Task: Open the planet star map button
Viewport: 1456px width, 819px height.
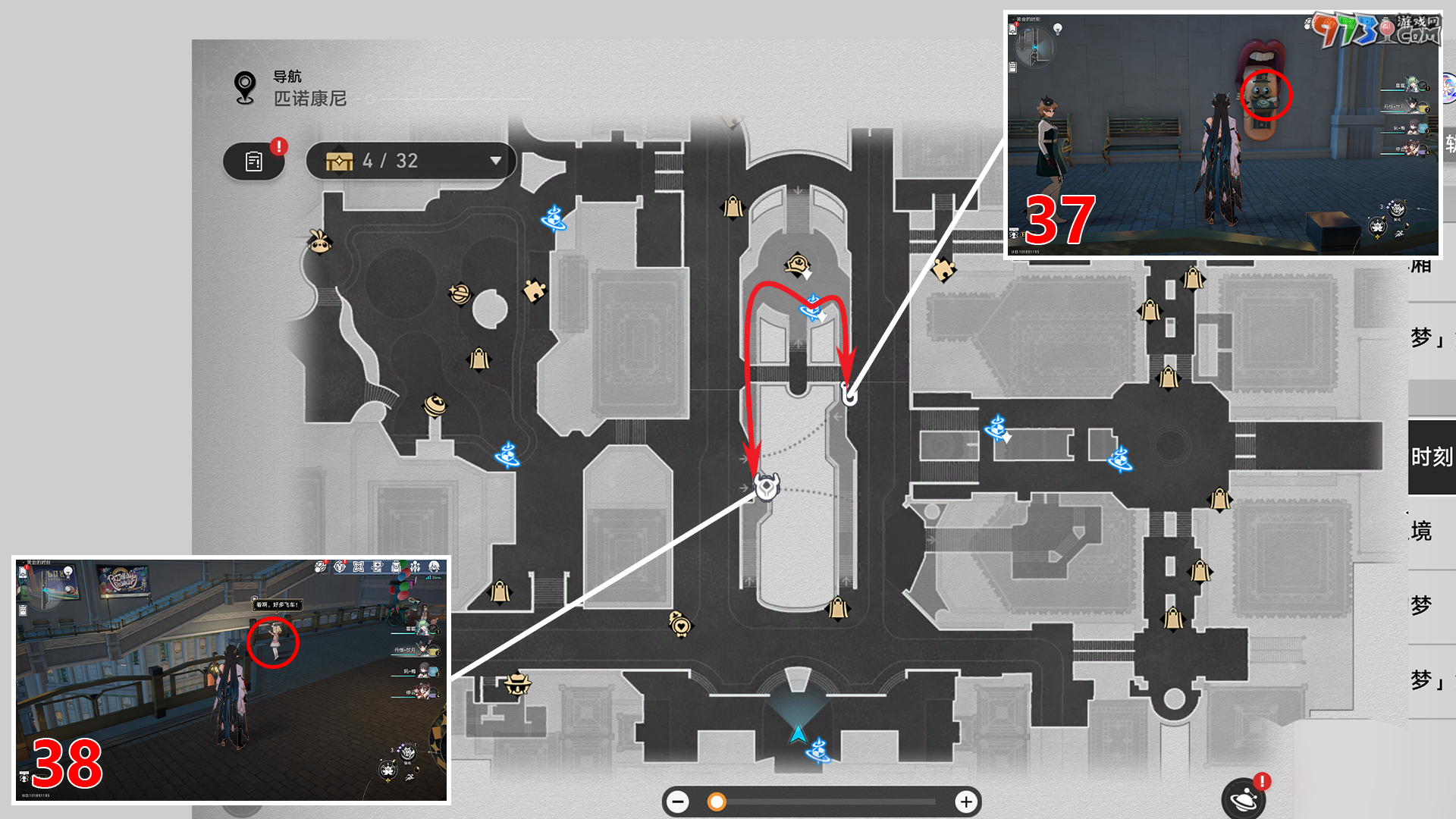Action: pyautogui.click(x=1244, y=799)
